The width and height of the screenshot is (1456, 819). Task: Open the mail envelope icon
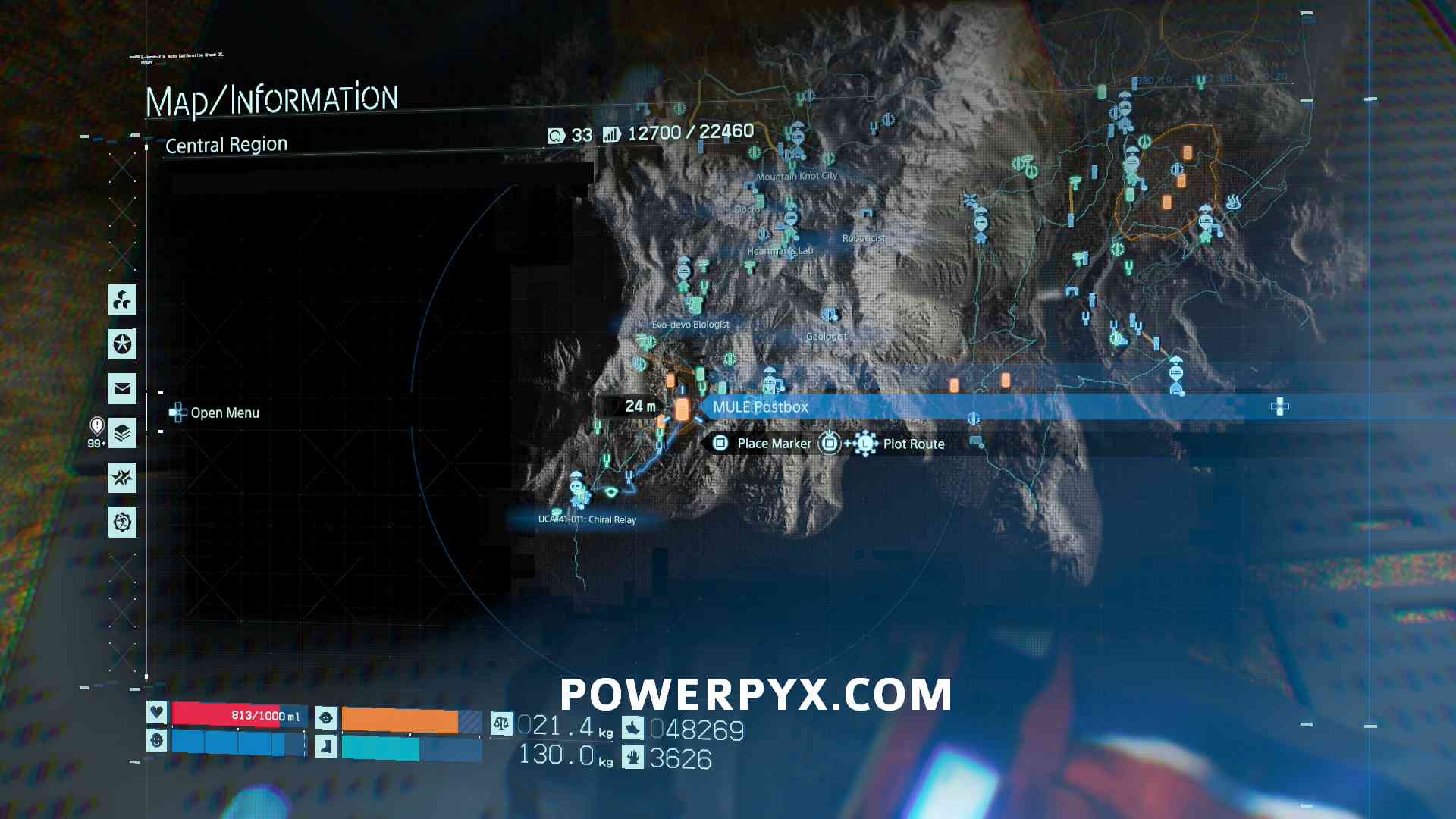pos(122,389)
